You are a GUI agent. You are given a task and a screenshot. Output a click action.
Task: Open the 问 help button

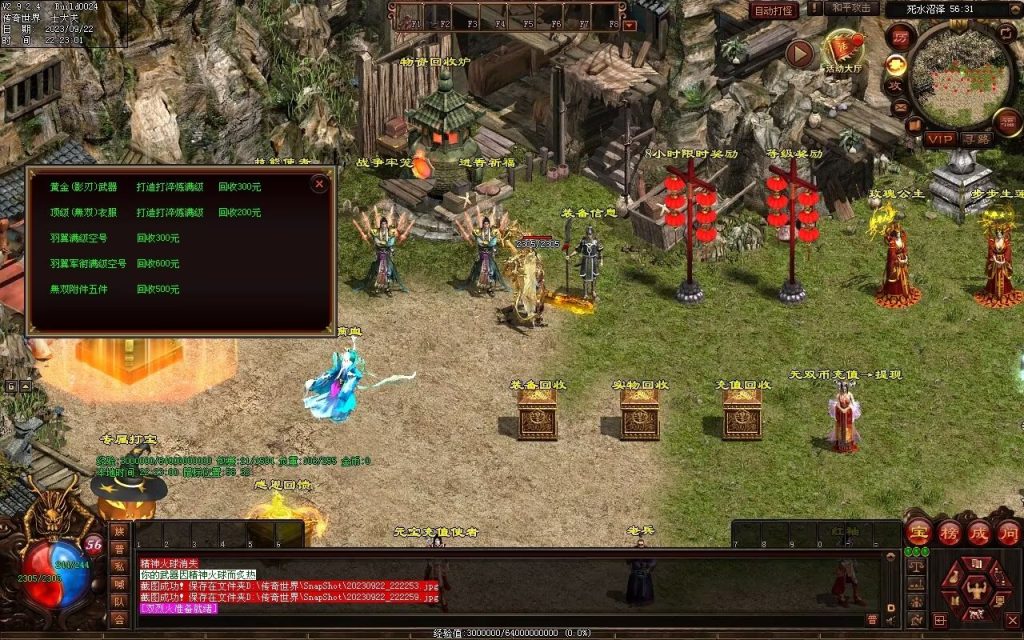click(x=1007, y=532)
